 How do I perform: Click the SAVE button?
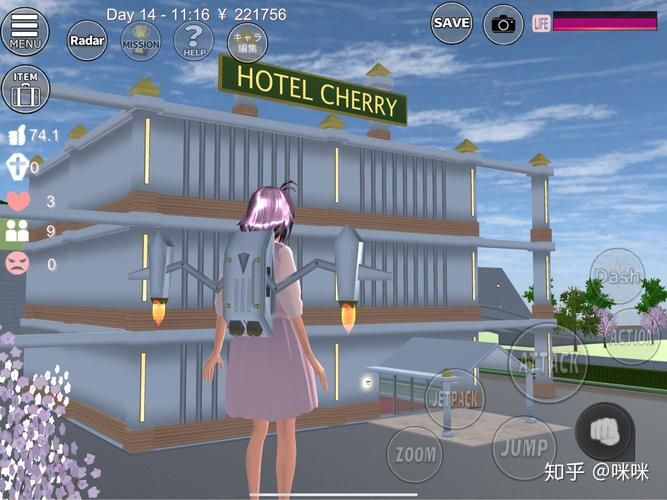tap(452, 22)
